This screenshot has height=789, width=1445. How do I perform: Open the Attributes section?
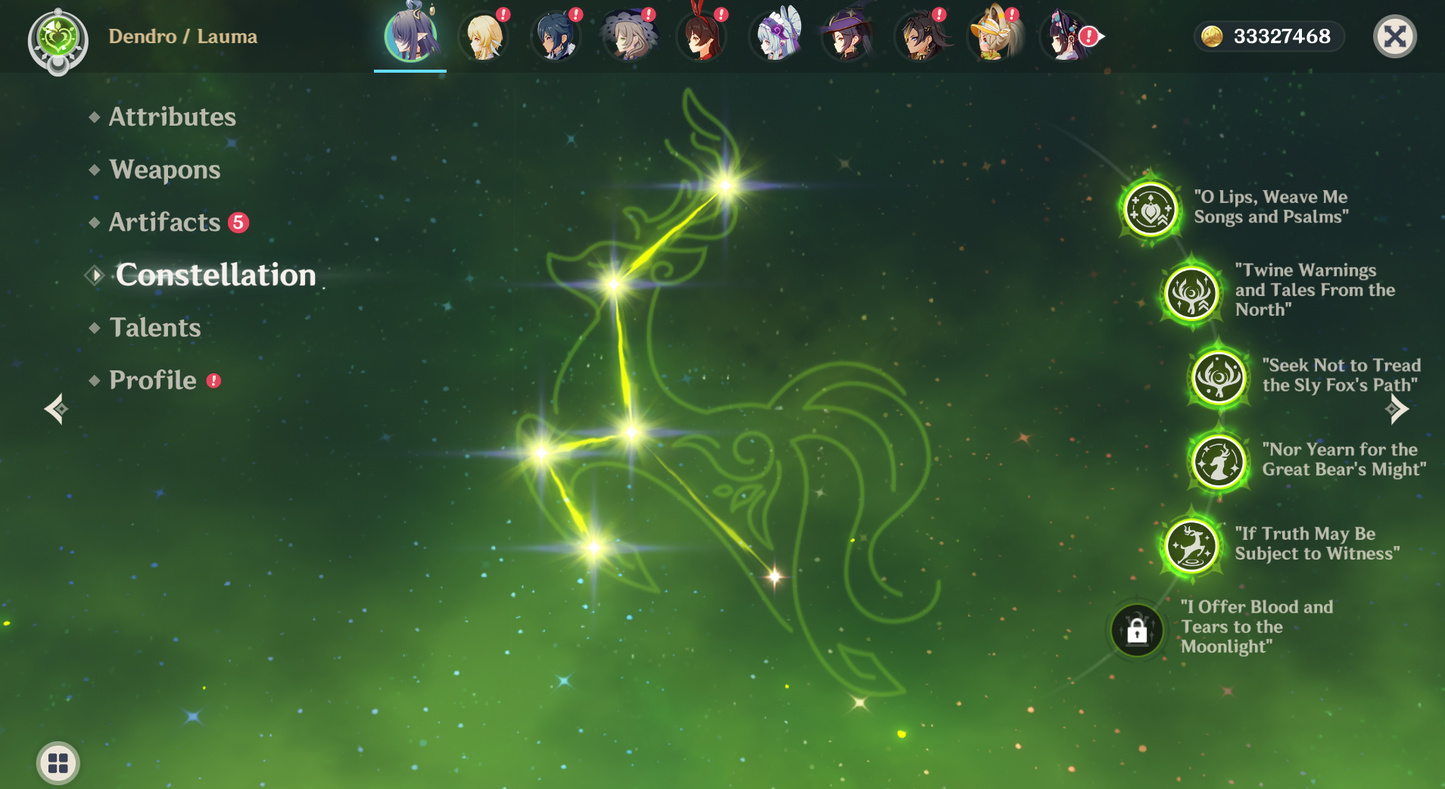click(172, 117)
